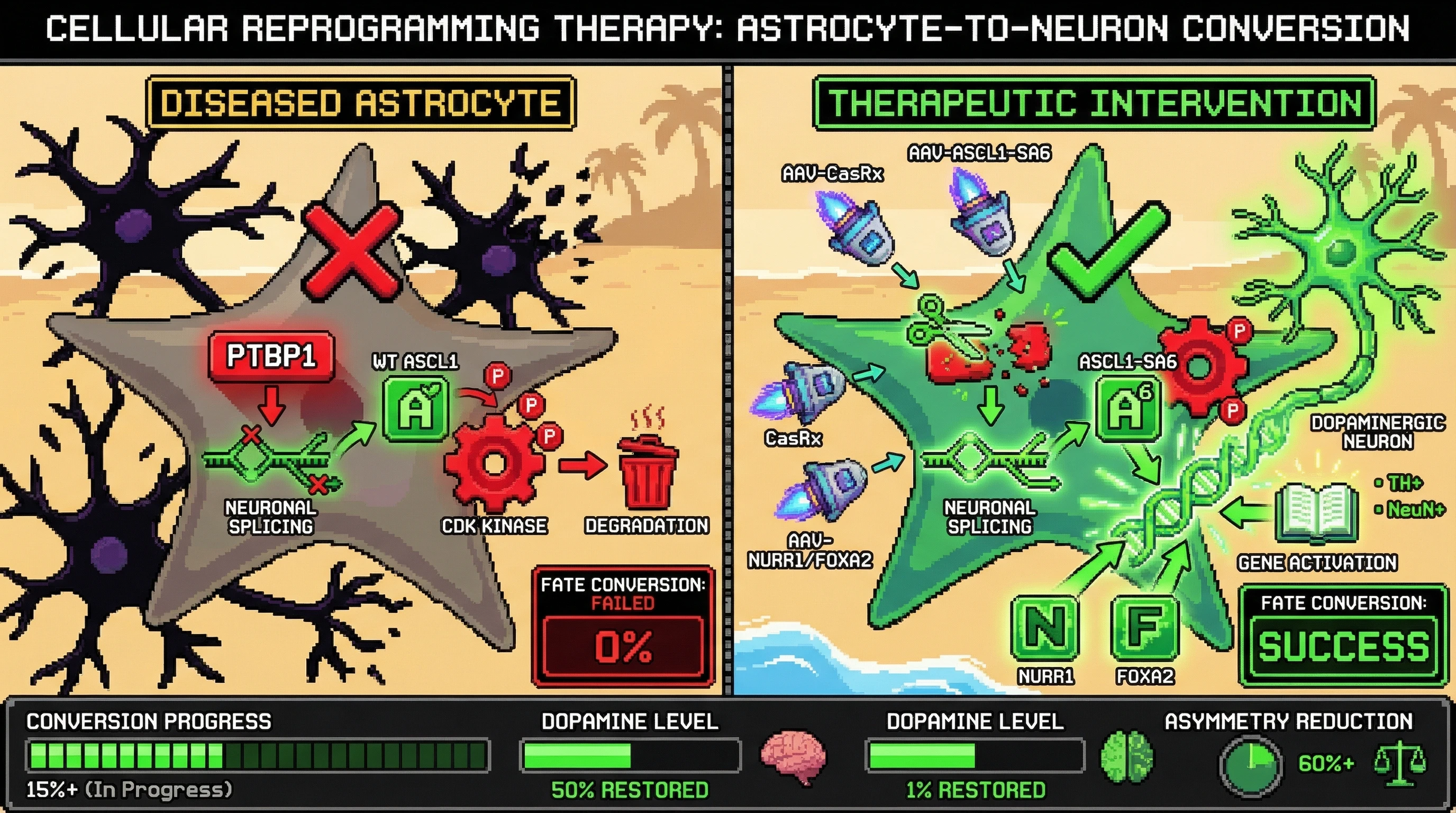
Task: Click the red PTBP1 button
Action: click(x=271, y=357)
